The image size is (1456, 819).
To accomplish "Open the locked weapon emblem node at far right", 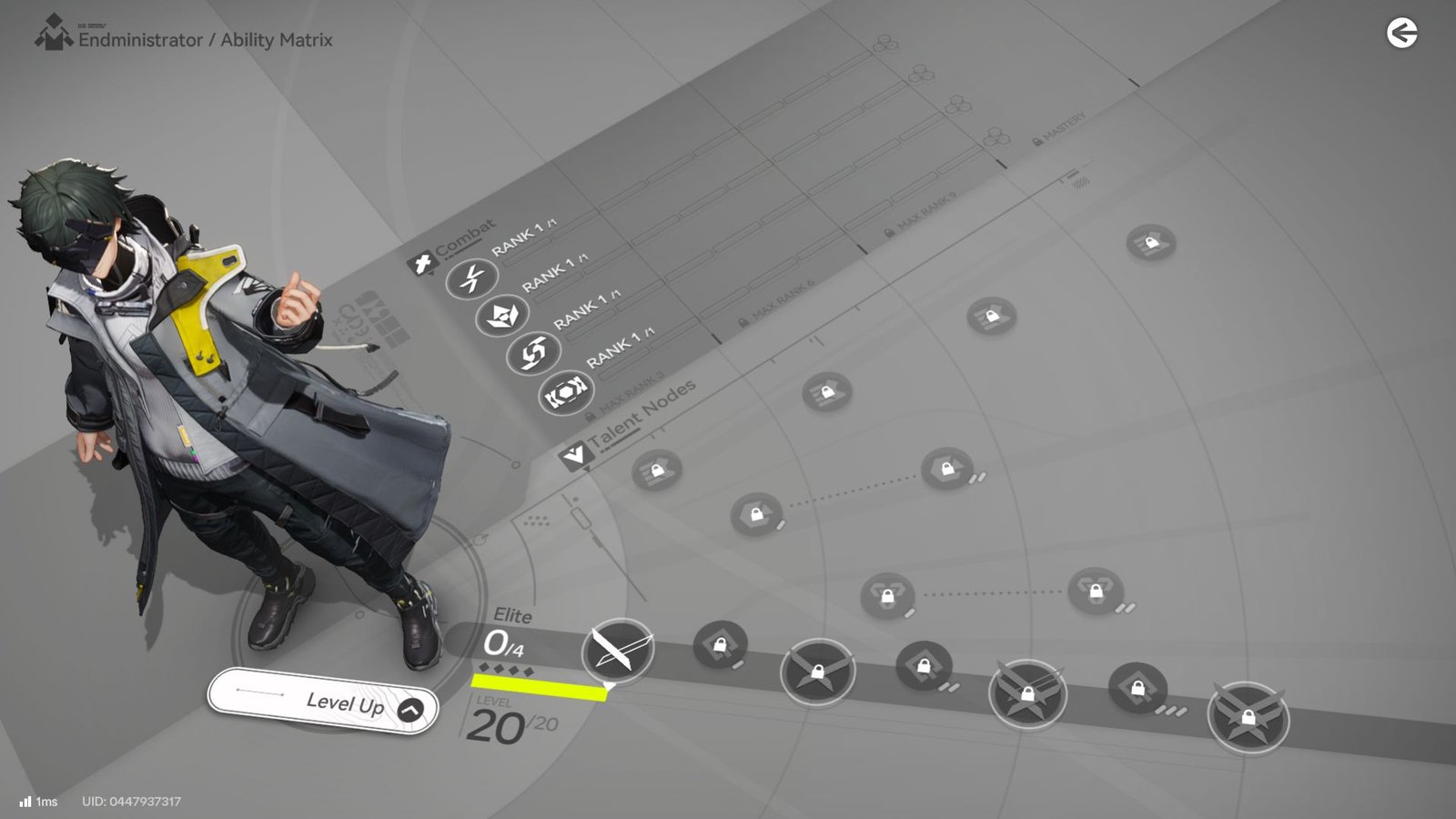I will [1249, 718].
